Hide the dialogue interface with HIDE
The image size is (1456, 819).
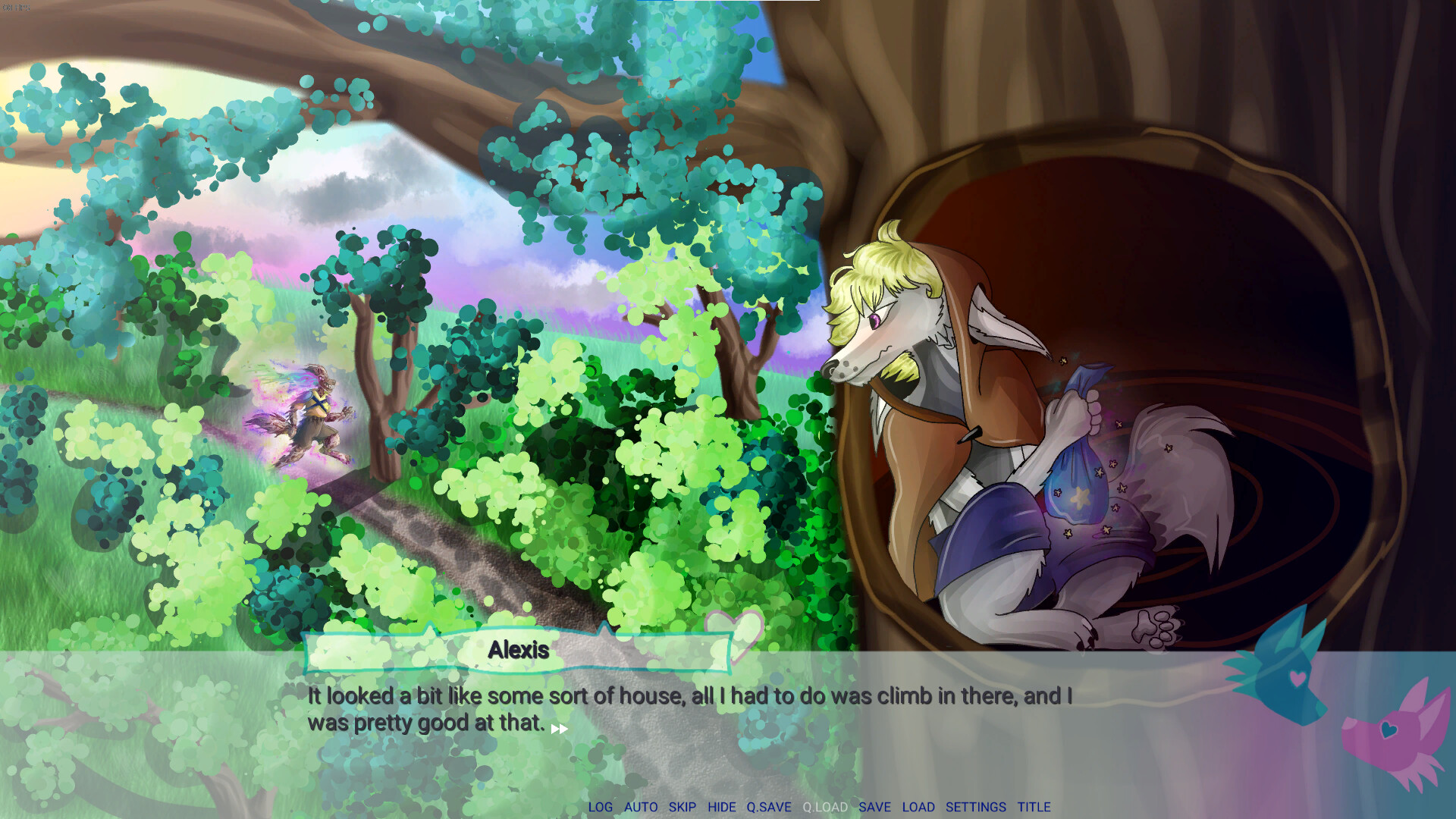point(722,808)
